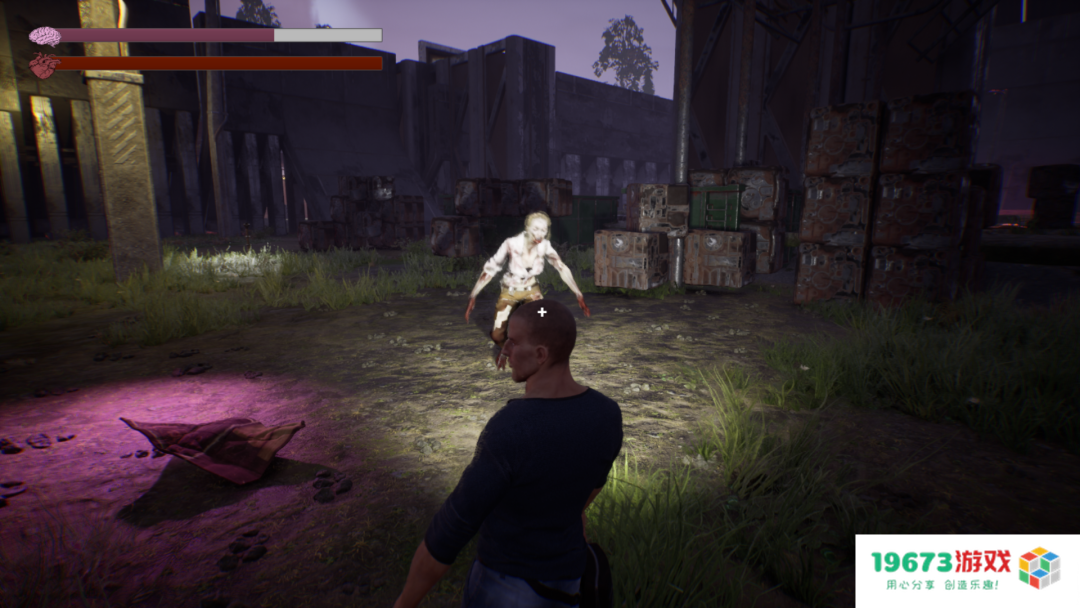Click the 19673游戏 watermark logo
Viewport: 1080px width, 608px height.
click(x=966, y=570)
